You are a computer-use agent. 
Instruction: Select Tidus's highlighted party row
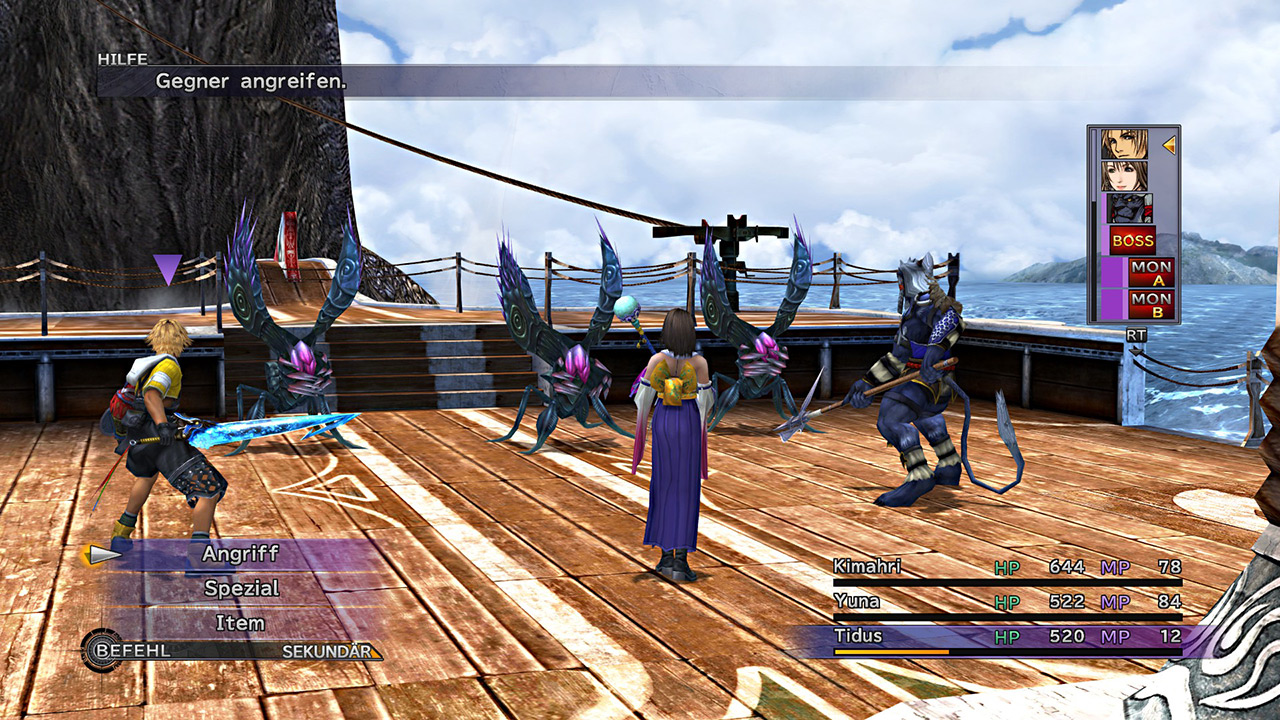(1006, 637)
